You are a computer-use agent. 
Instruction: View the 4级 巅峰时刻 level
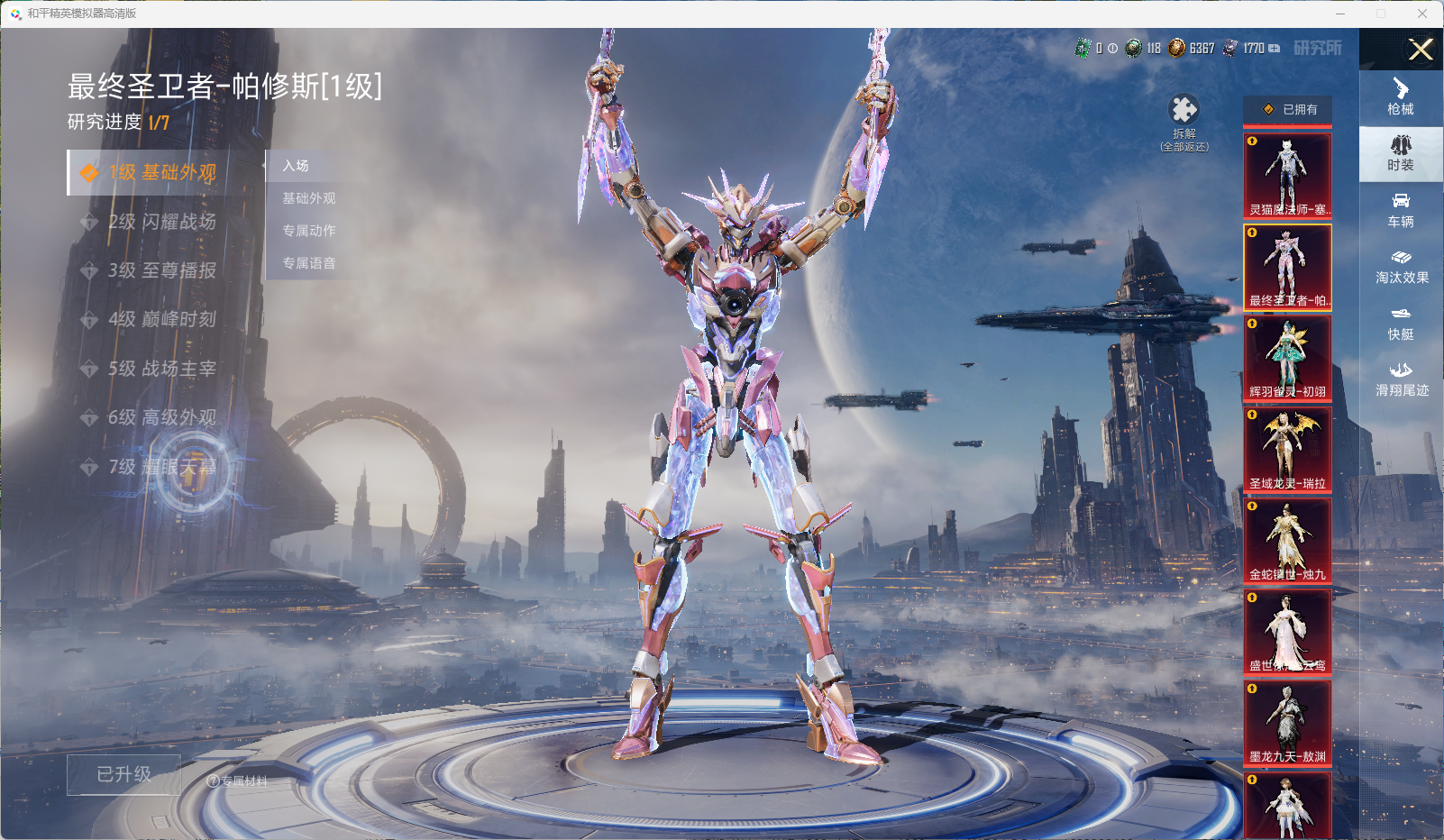[162, 319]
